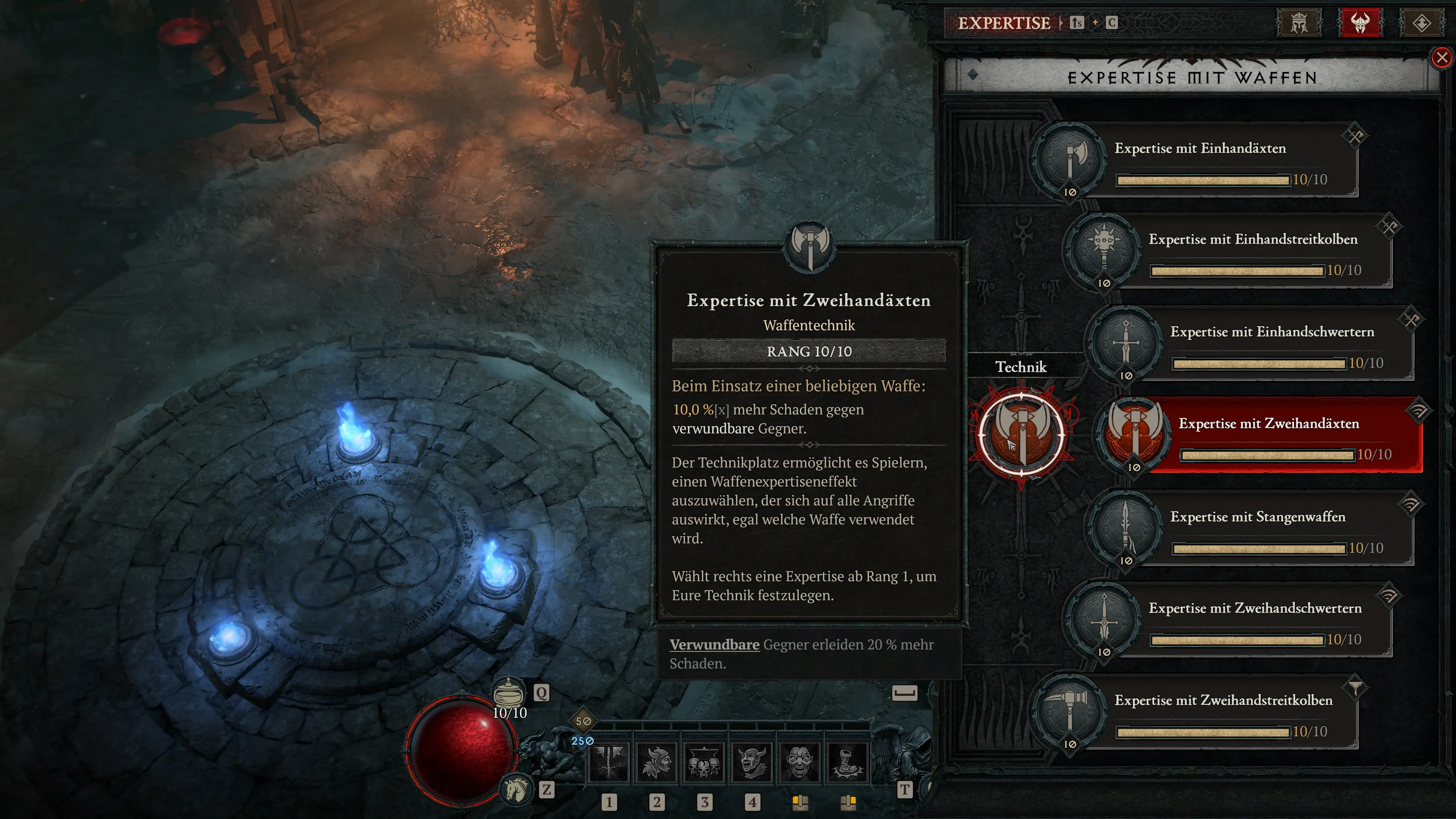The image size is (1456, 819).
Task: Open the diamond emblem tab
Action: pyautogui.click(x=1421, y=23)
